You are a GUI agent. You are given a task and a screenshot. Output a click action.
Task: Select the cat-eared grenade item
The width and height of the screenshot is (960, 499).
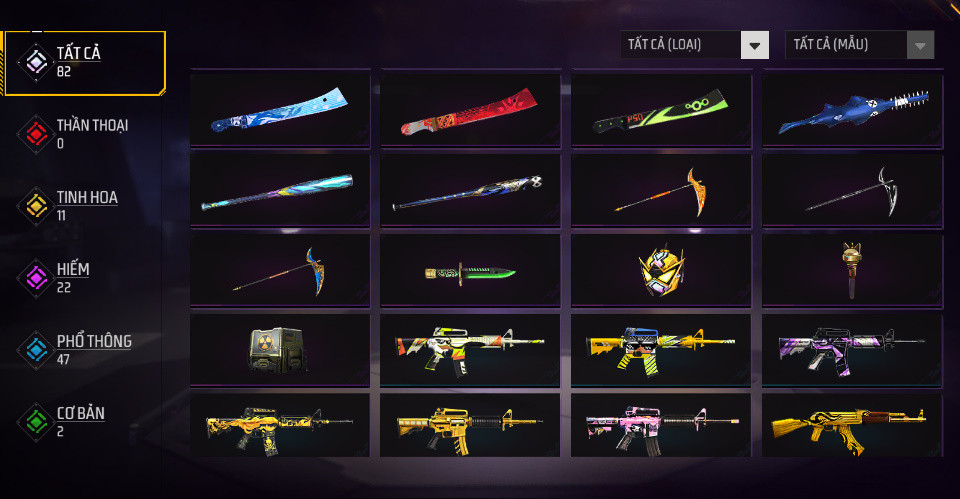coord(852,271)
